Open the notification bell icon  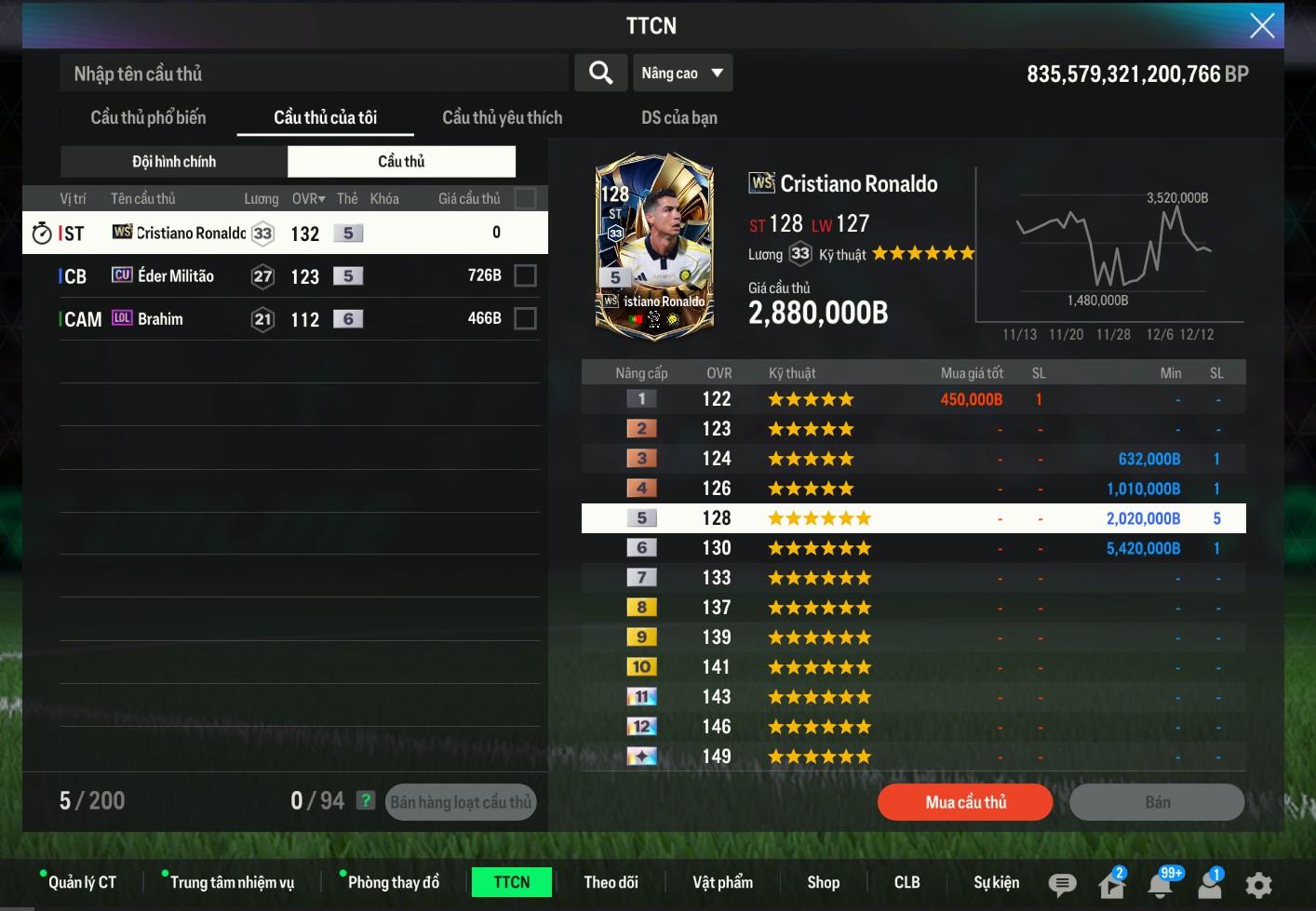[x=1161, y=883]
